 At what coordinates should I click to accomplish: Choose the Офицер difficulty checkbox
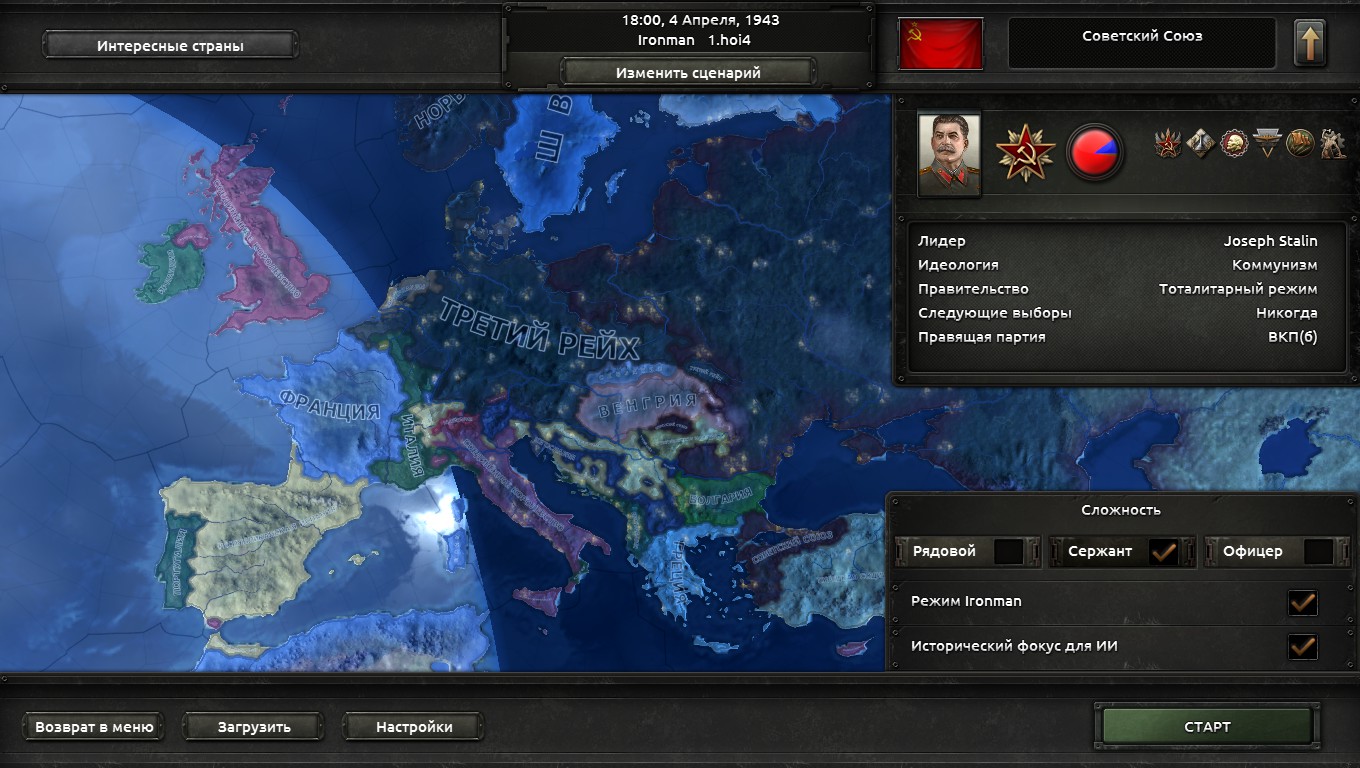1318,551
